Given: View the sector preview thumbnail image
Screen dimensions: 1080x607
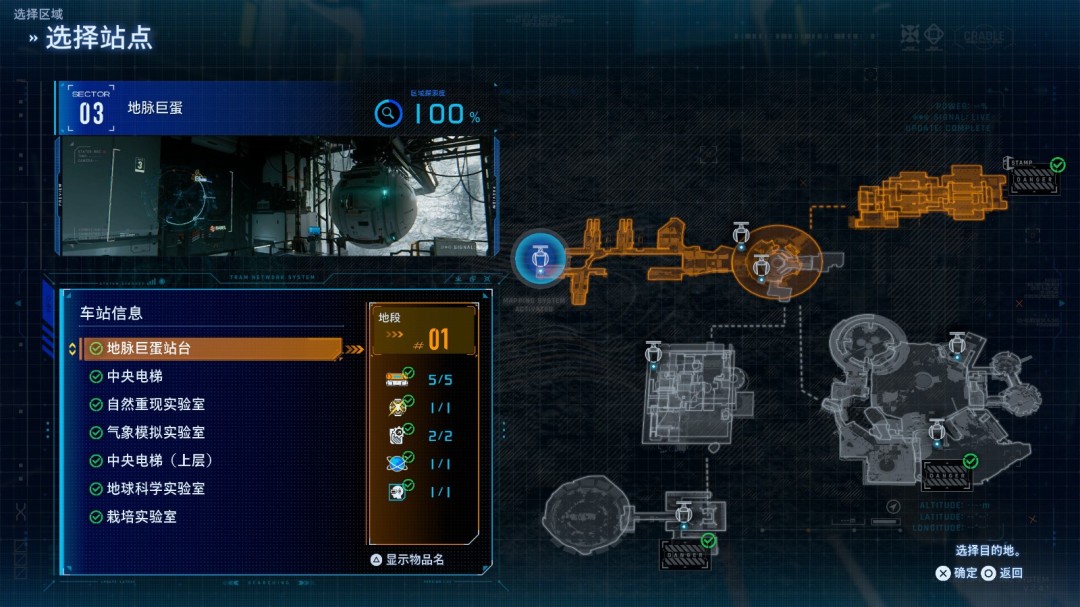Looking at the screenshot, I should pyautogui.click(x=275, y=197).
